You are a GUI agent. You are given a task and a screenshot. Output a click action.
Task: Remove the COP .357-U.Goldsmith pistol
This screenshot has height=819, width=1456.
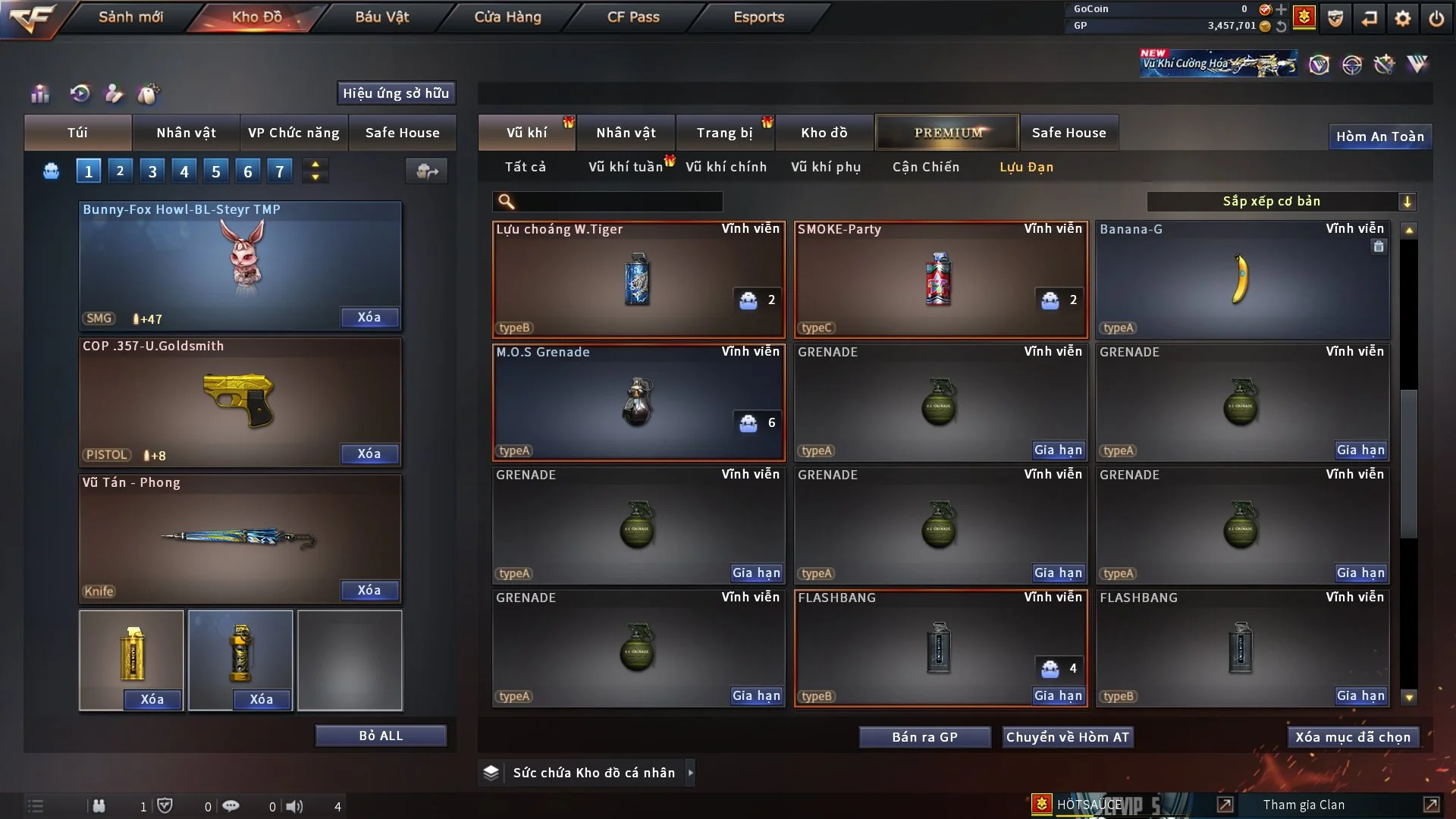point(369,453)
